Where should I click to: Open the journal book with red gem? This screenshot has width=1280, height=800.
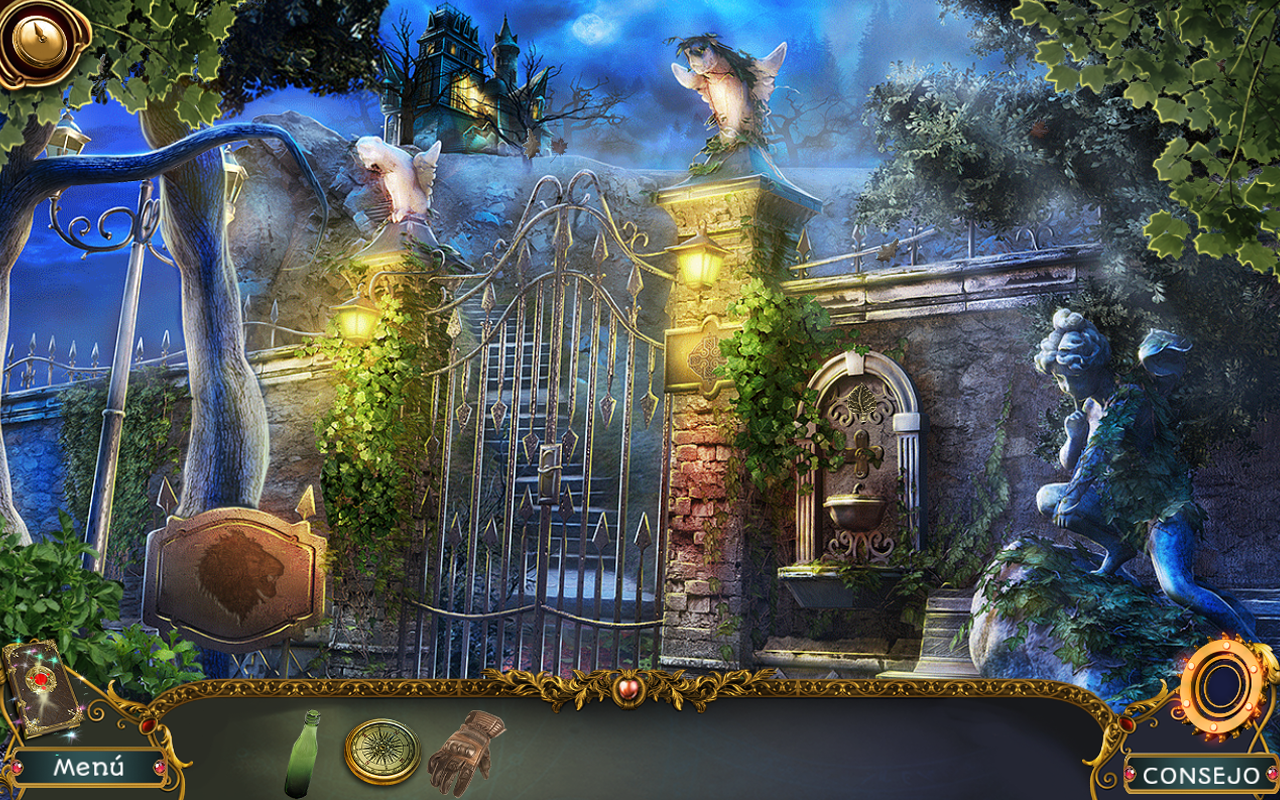point(40,687)
